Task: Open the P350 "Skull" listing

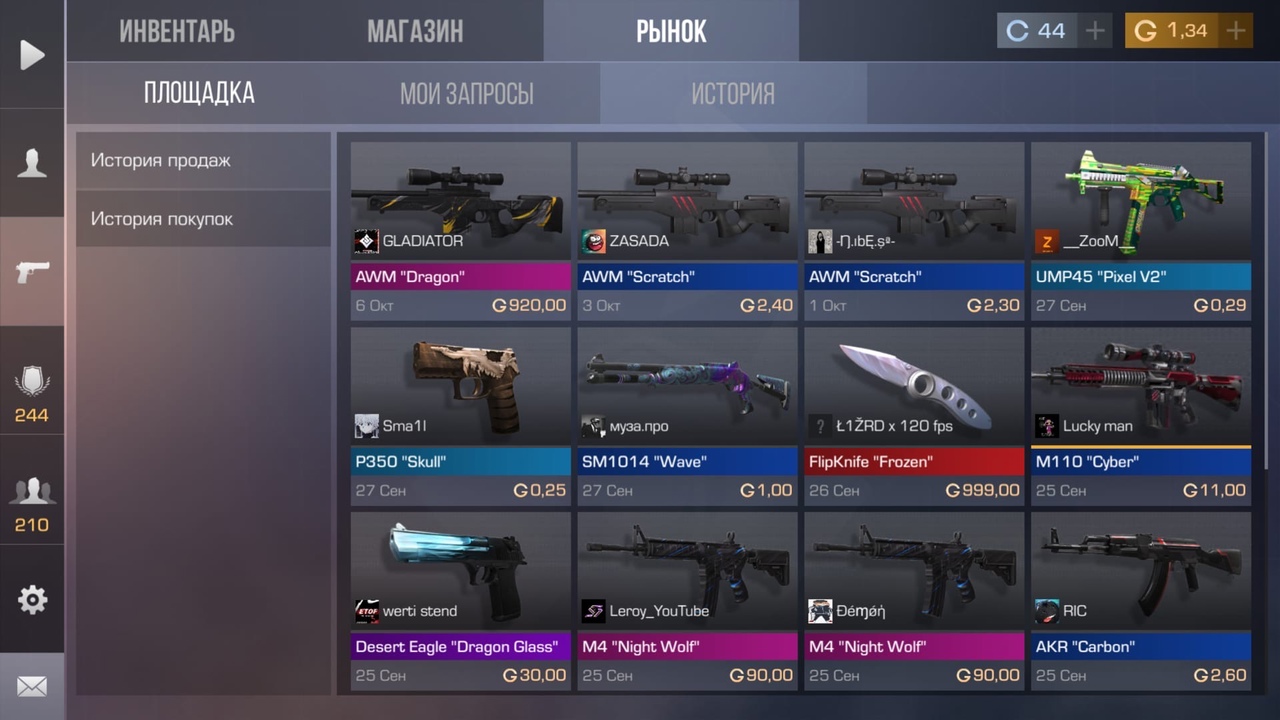Action: [460, 415]
